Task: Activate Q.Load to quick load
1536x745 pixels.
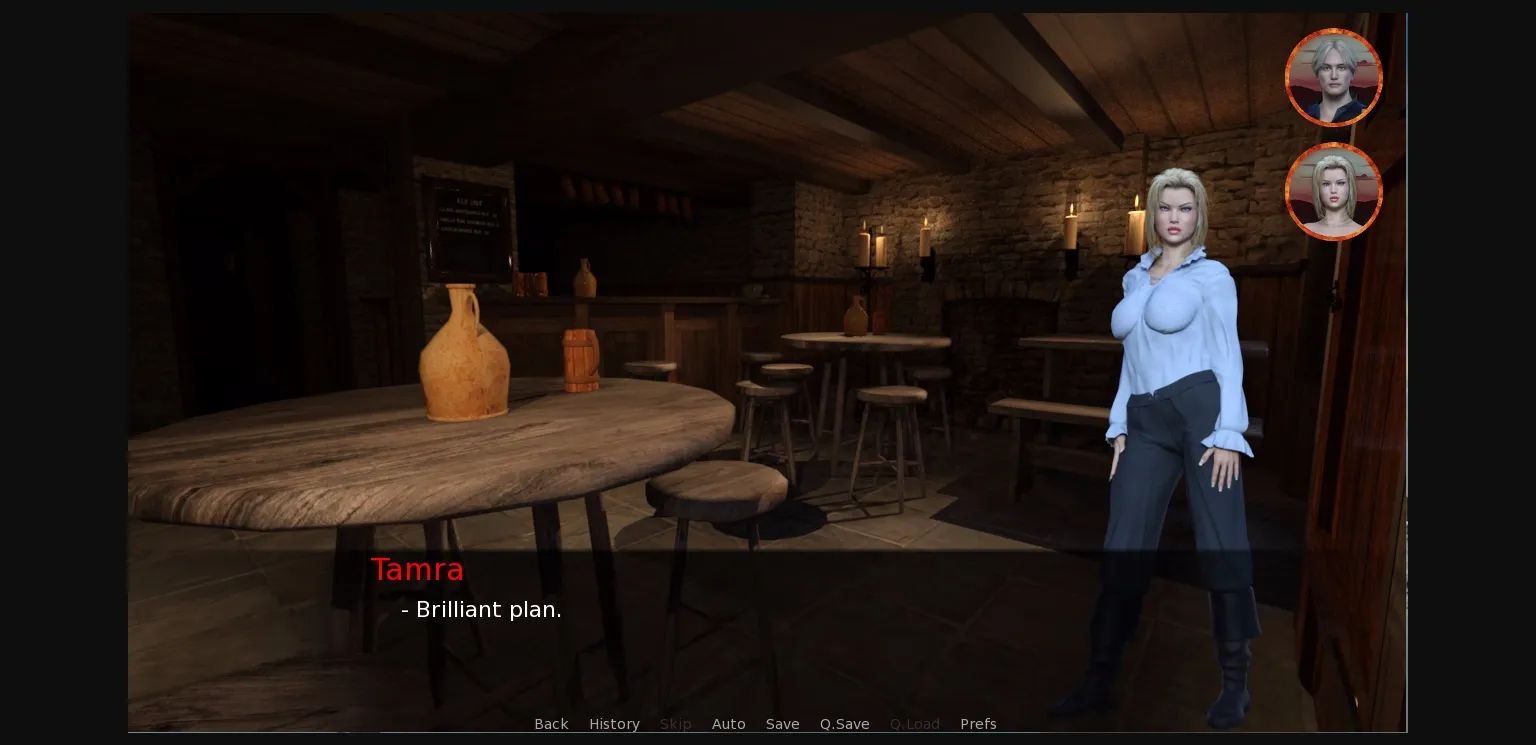Action: click(914, 724)
